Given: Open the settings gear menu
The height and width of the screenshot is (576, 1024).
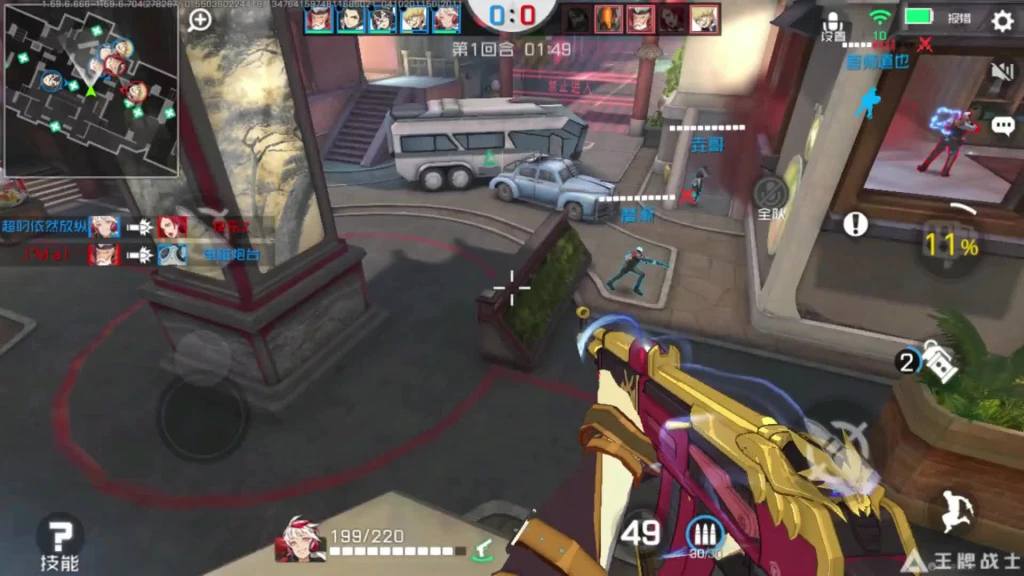Looking at the screenshot, I should [1002, 20].
